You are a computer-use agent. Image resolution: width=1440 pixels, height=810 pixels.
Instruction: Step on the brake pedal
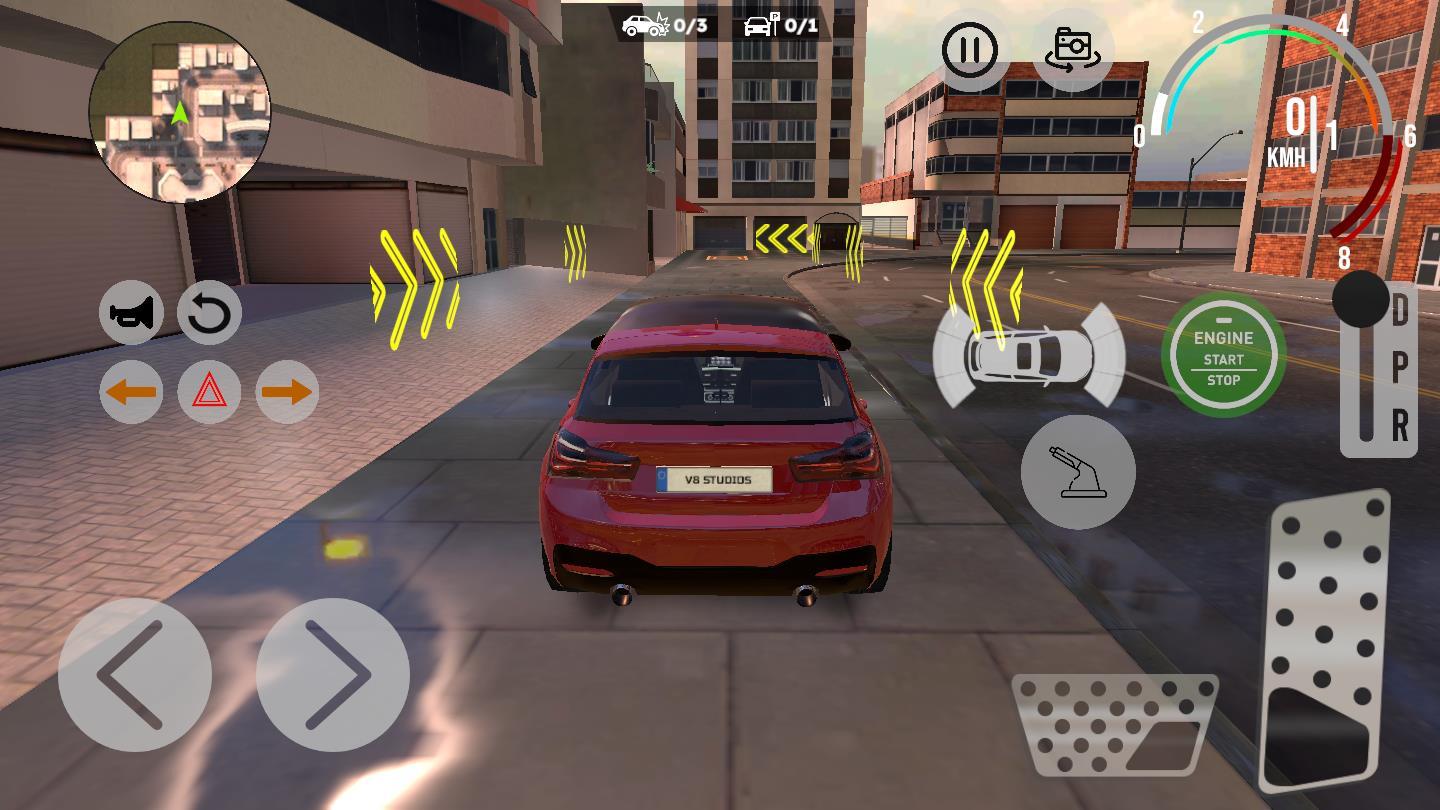[x=1114, y=724]
